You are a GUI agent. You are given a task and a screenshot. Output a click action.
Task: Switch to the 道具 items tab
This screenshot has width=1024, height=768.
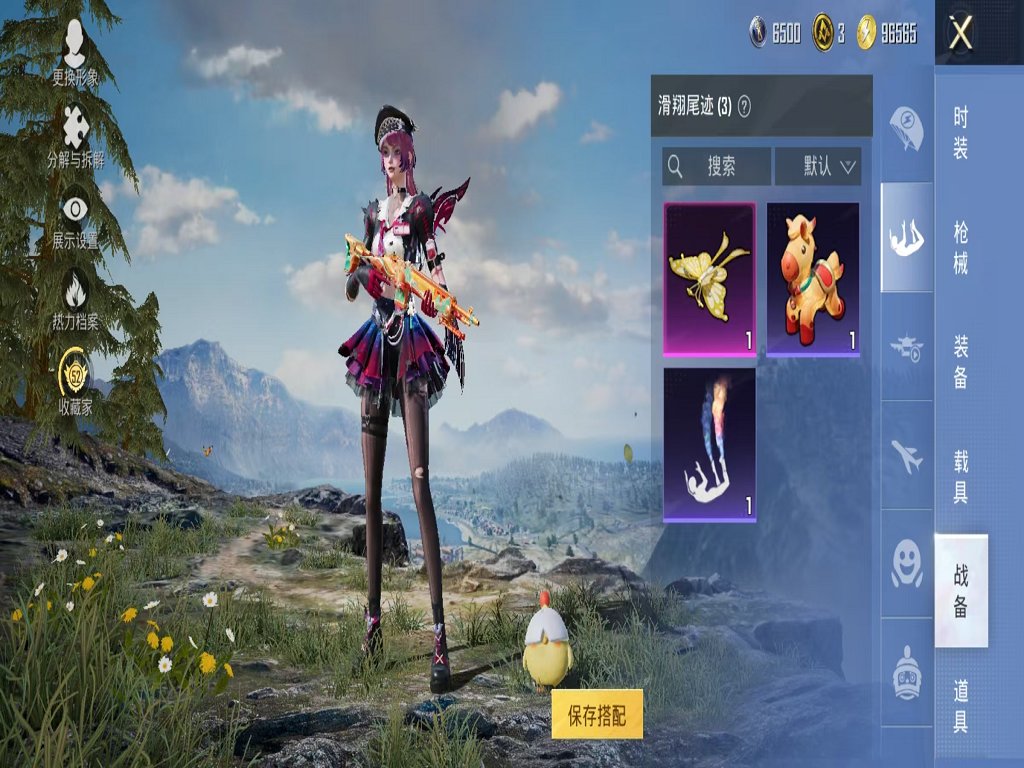point(960,703)
